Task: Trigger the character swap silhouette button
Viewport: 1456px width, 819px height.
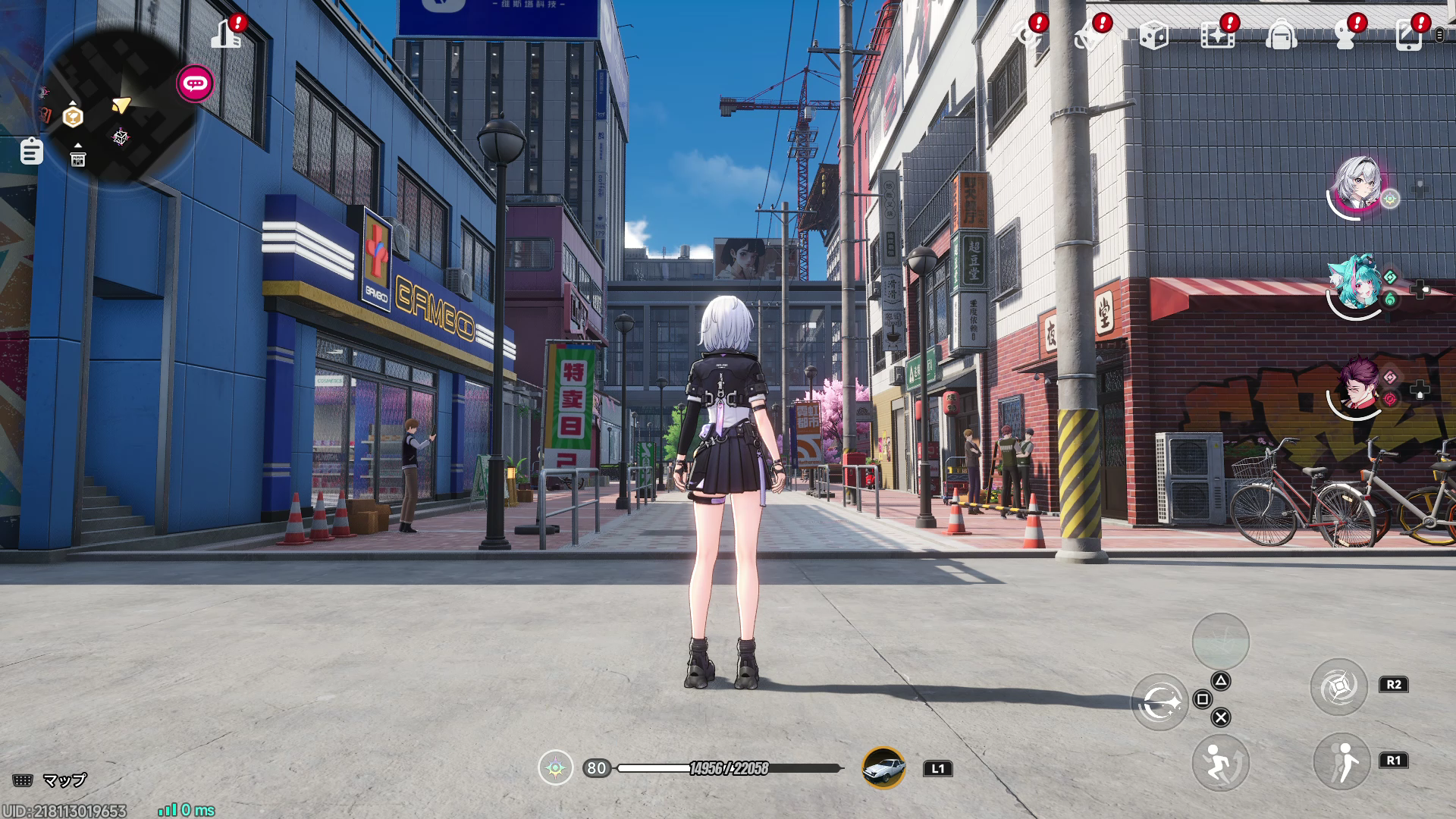Action: (x=1341, y=761)
